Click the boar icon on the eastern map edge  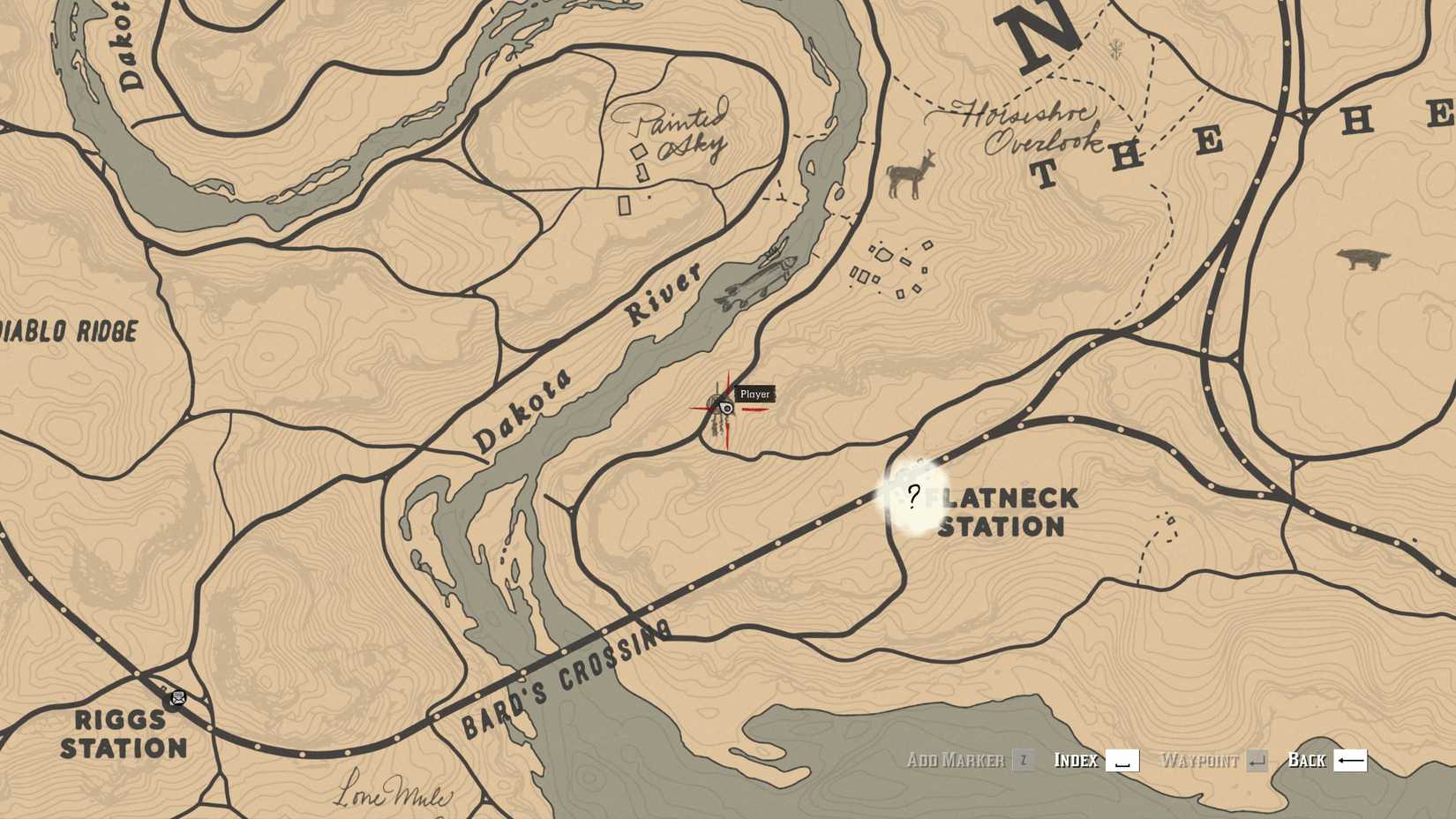click(x=1361, y=258)
